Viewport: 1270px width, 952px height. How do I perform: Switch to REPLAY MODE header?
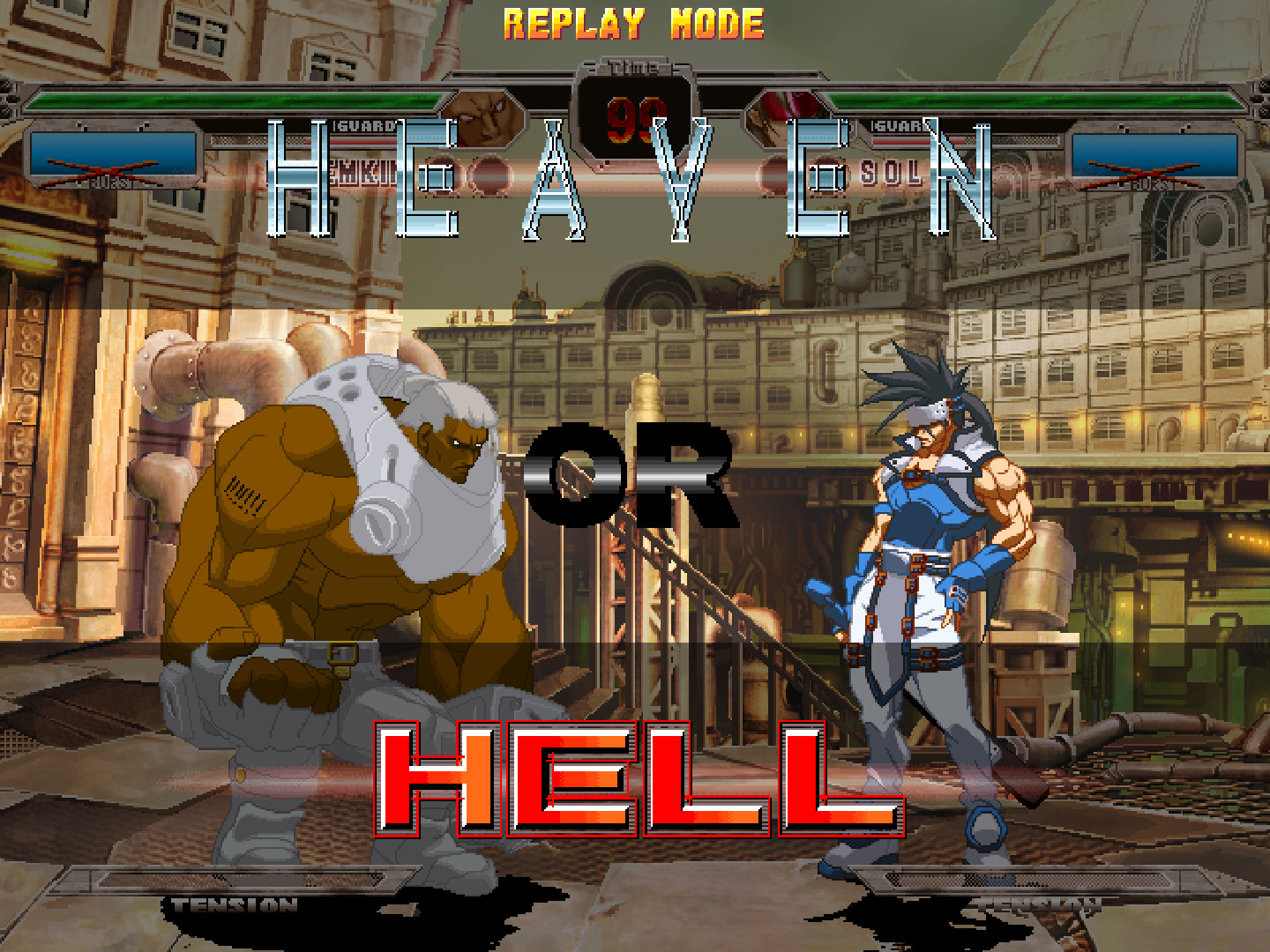[631, 24]
